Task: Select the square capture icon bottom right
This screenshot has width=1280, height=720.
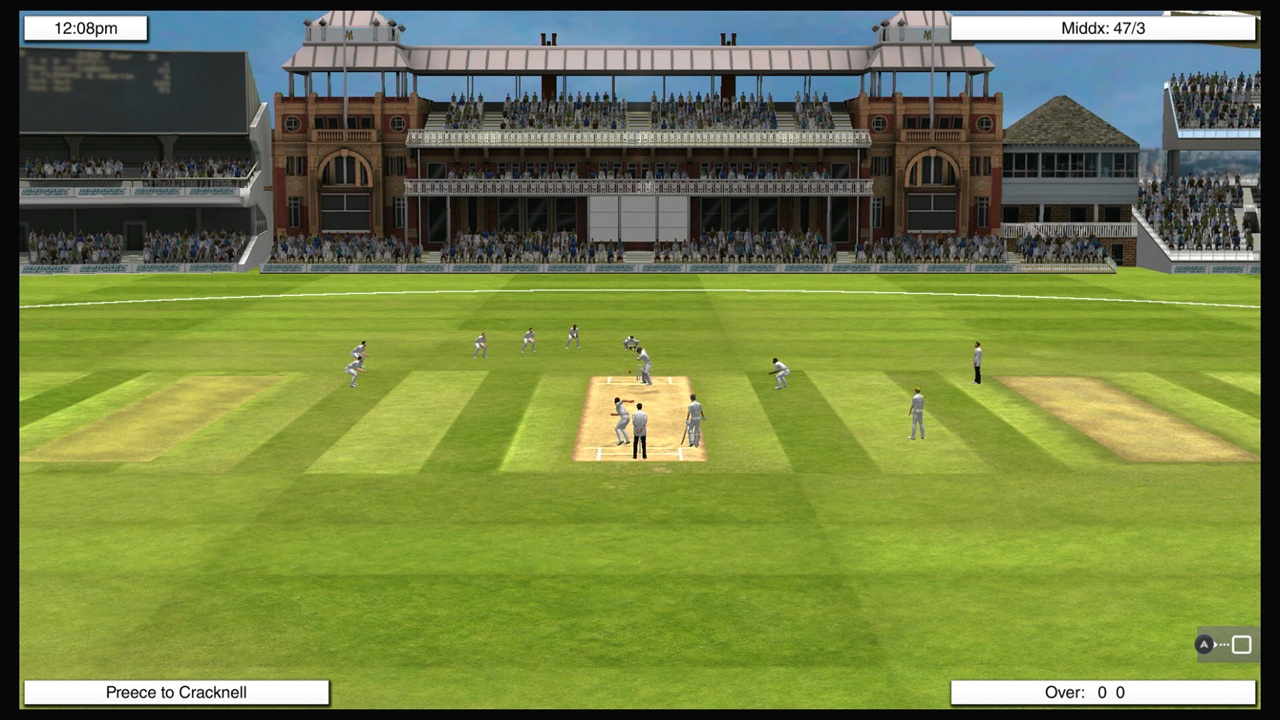Action: click(1241, 644)
